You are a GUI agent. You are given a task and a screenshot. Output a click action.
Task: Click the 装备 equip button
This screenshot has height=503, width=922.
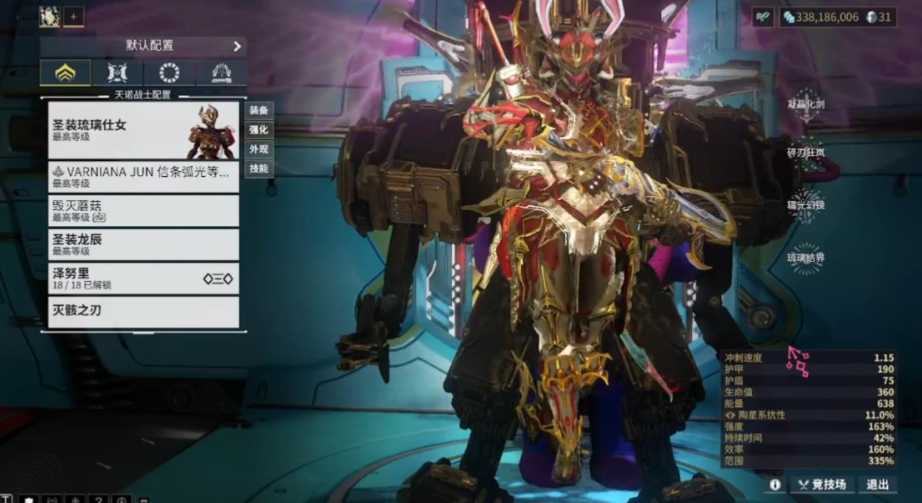tap(259, 110)
